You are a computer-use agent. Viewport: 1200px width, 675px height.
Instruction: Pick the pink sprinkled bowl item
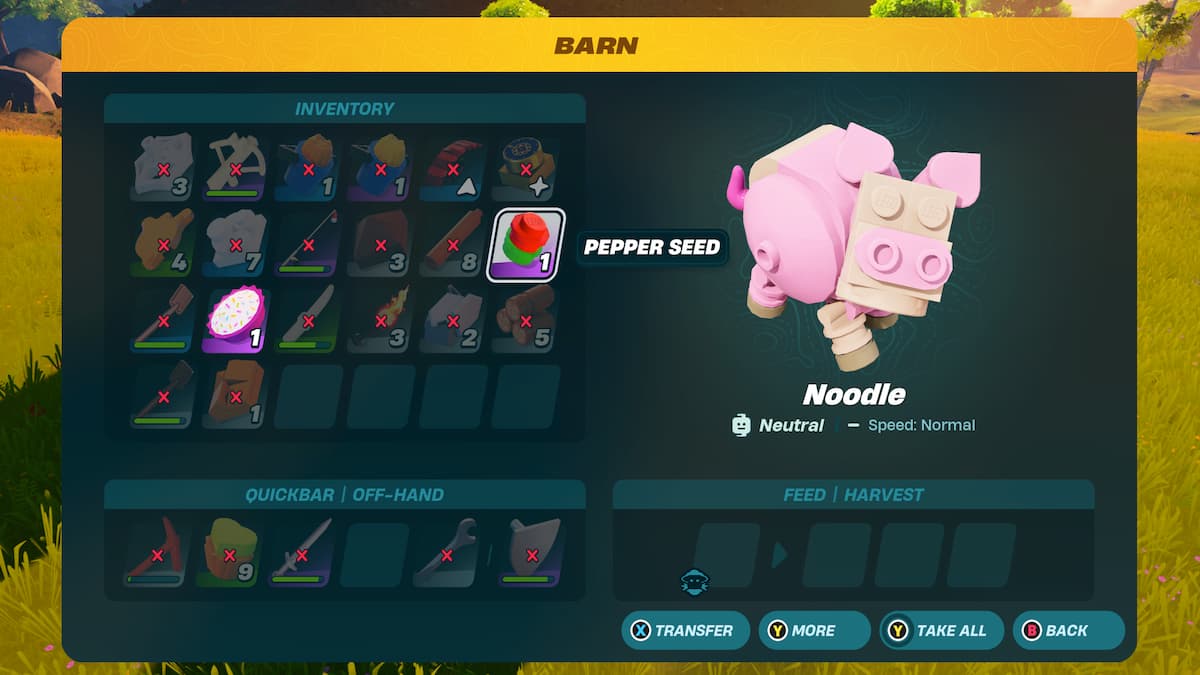[237, 321]
